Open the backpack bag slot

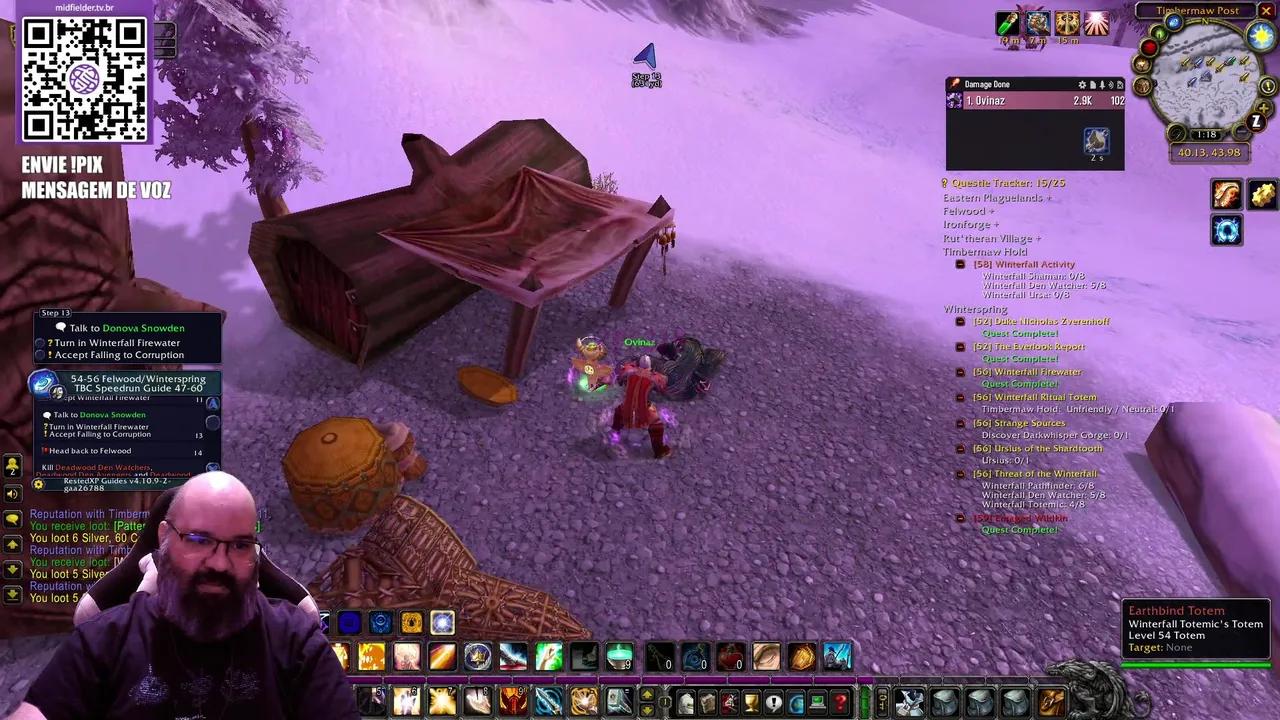coord(1050,702)
